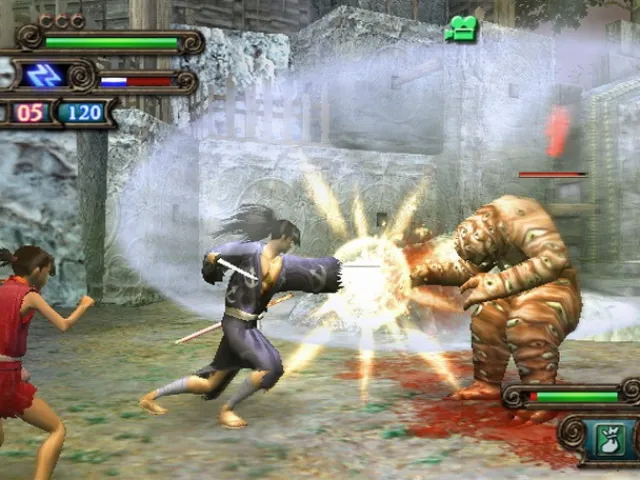Activate the blue lightning arrows ability icon

tap(44, 76)
